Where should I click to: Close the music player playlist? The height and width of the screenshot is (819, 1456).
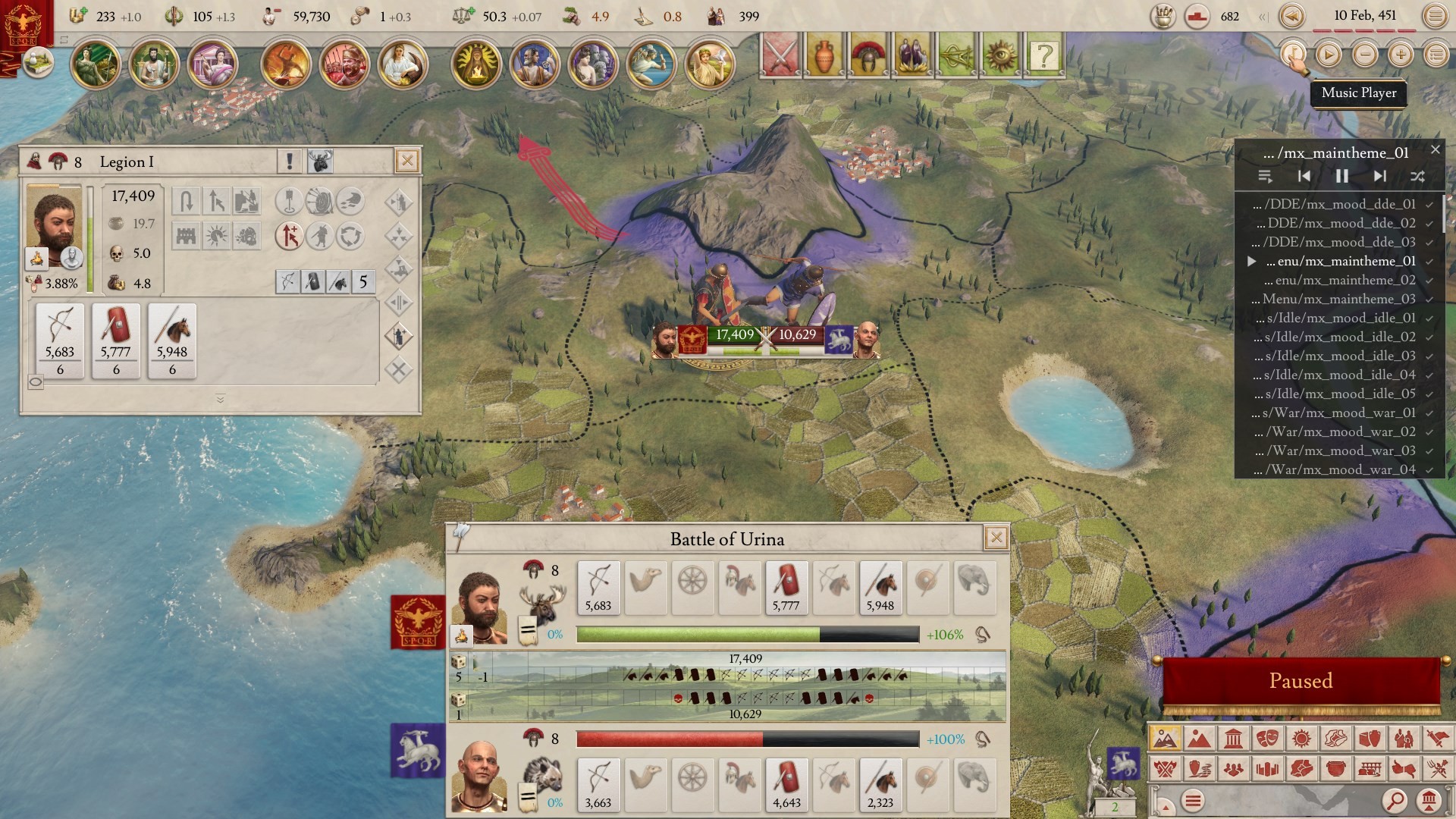click(1435, 150)
